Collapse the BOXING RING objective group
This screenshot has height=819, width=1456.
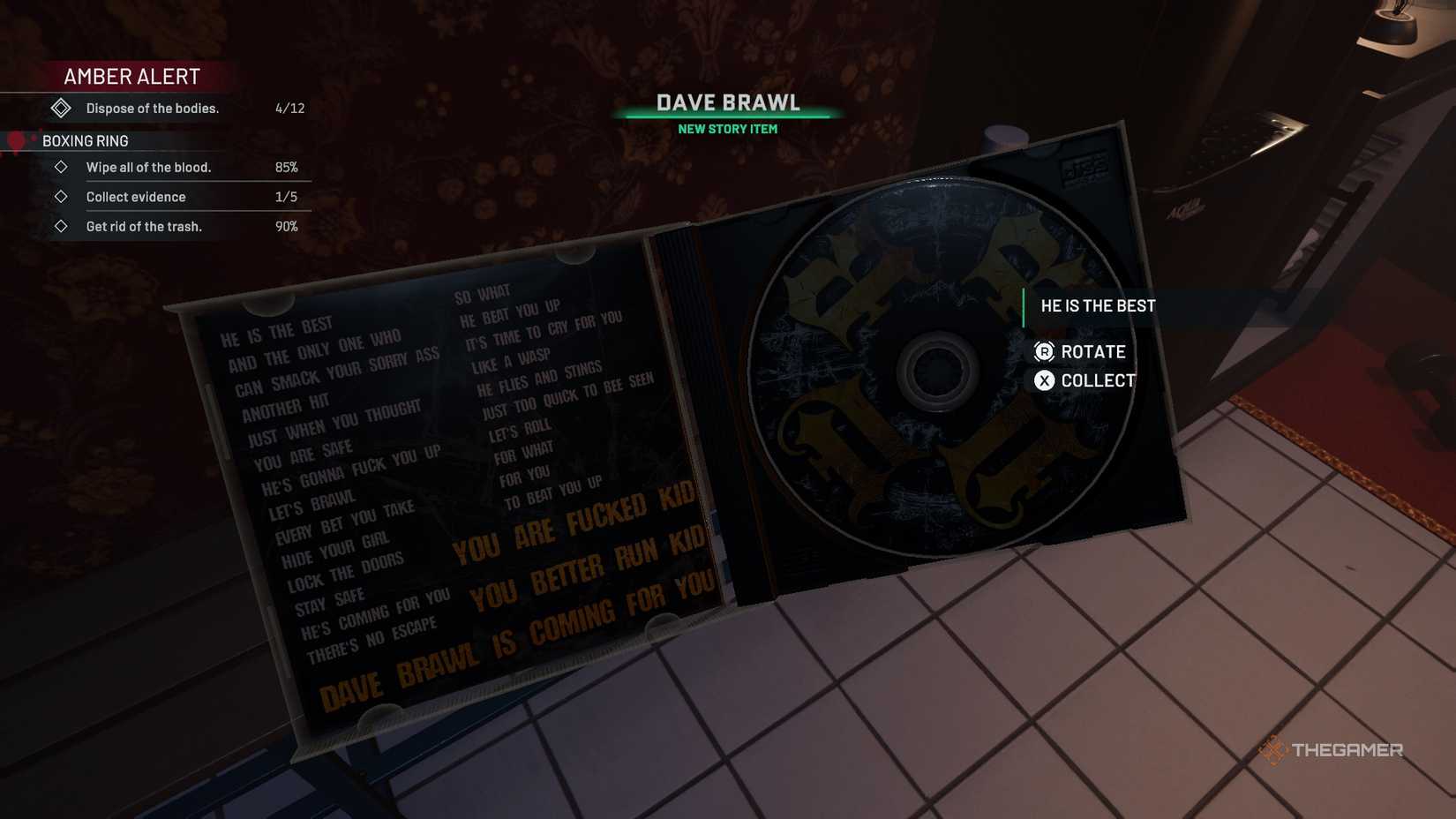pos(86,140)
